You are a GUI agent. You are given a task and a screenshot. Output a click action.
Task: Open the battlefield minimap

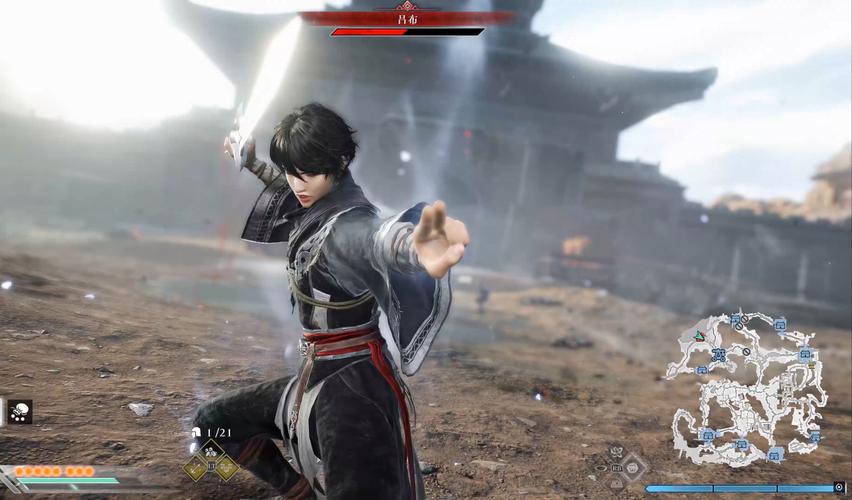point(747,388)
